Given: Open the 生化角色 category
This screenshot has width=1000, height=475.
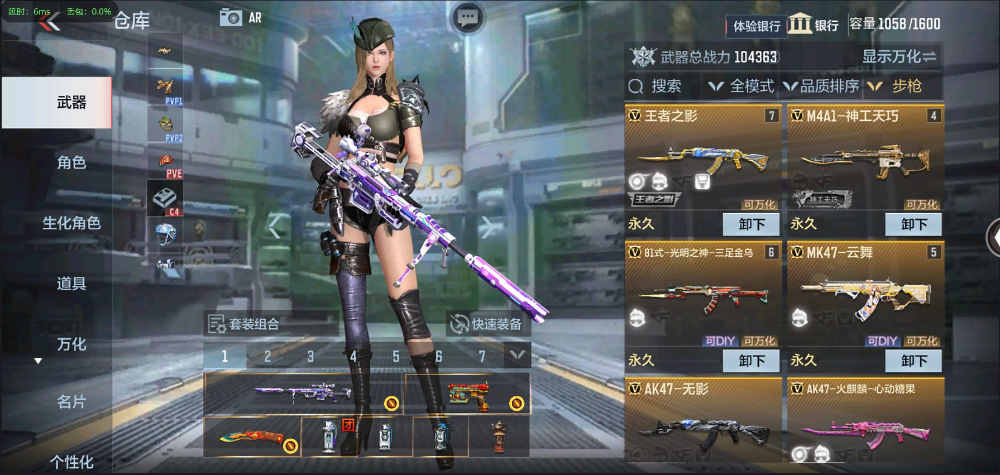Looking at the screenshot, I should (71, 223).
